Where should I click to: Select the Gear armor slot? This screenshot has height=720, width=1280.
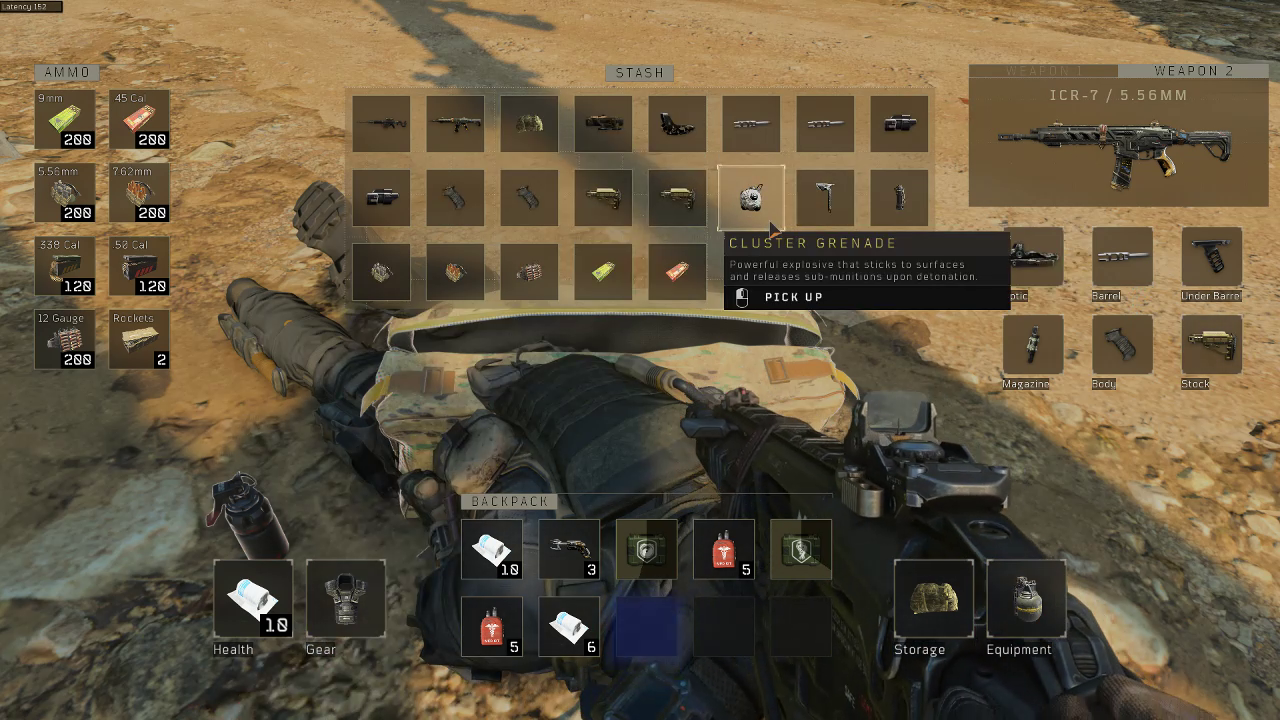tap(346, 598)
